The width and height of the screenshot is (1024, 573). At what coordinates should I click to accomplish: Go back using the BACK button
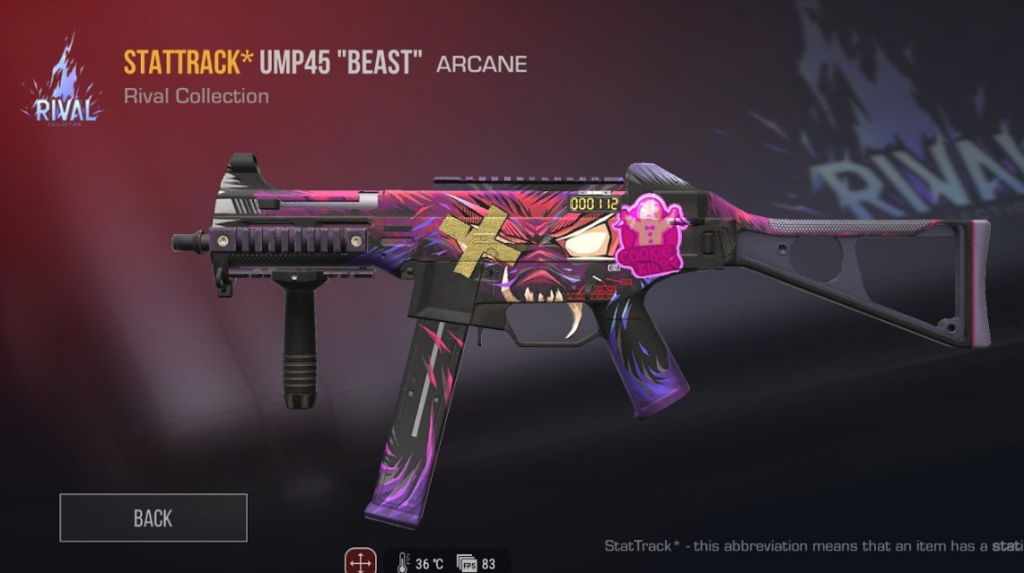click(x=153, y=518)
